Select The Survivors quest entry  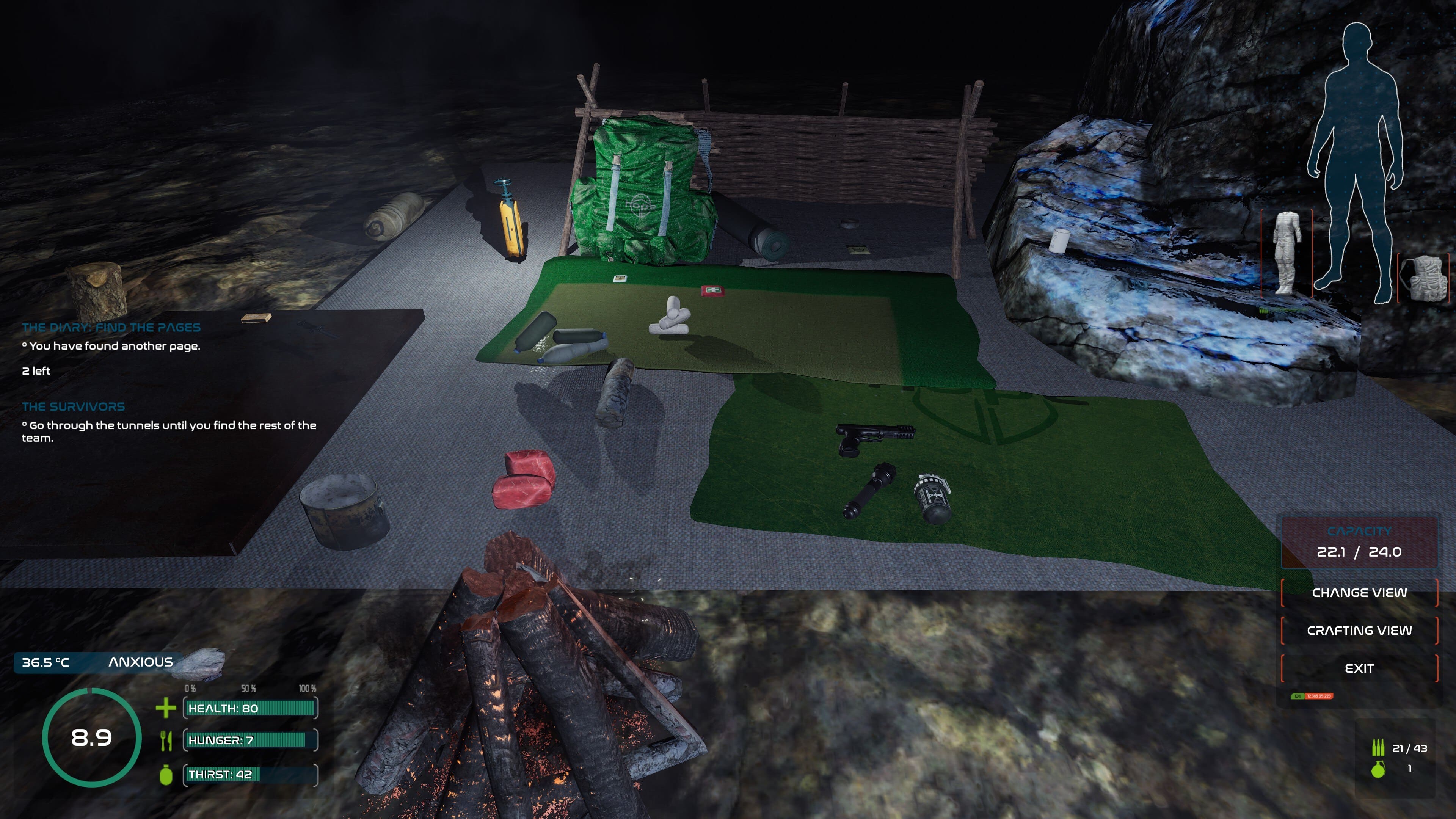point(74,406)
